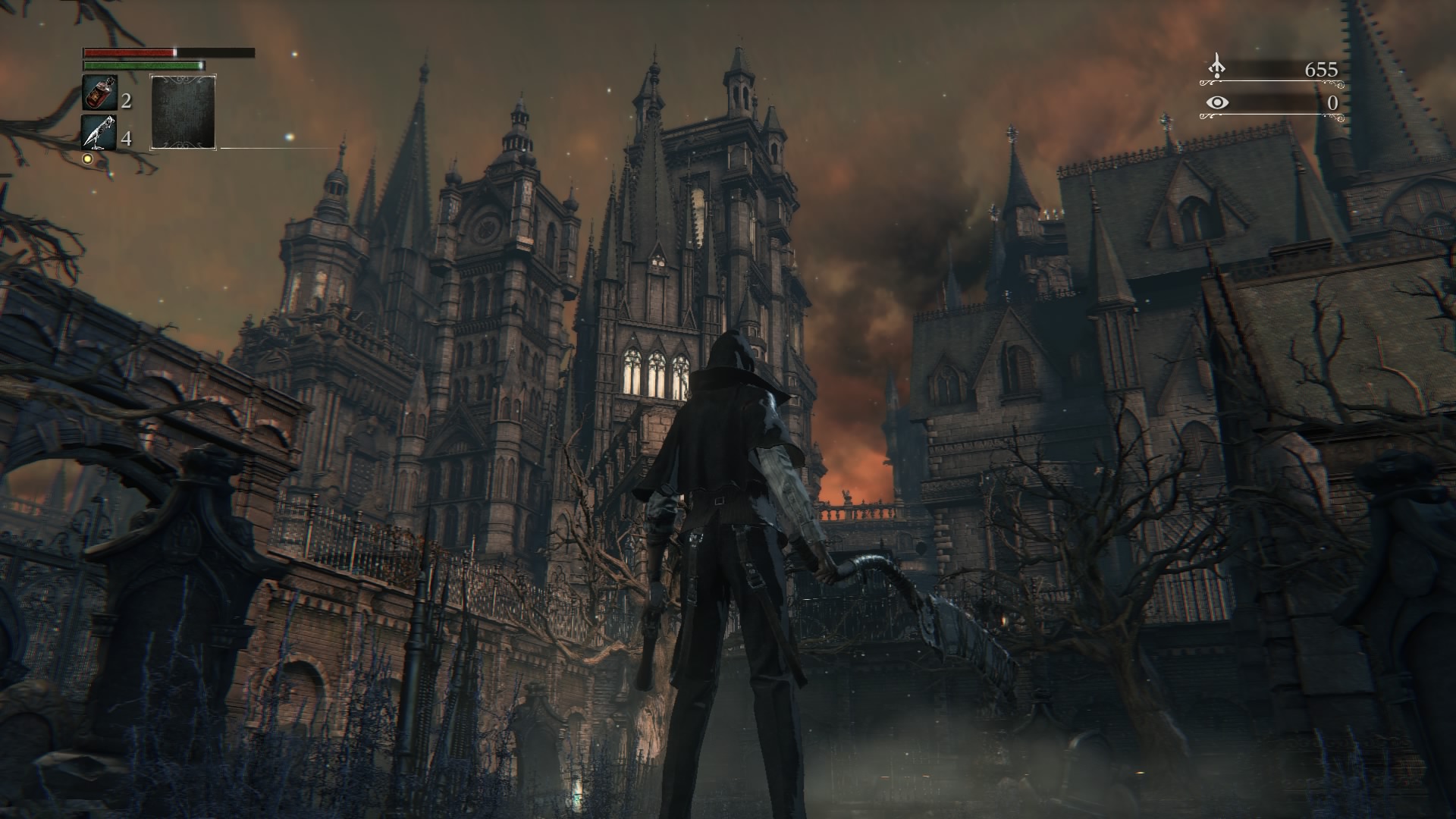
Task: Click the Blood Echoes rune icon
Action: tap(1217, 64)
